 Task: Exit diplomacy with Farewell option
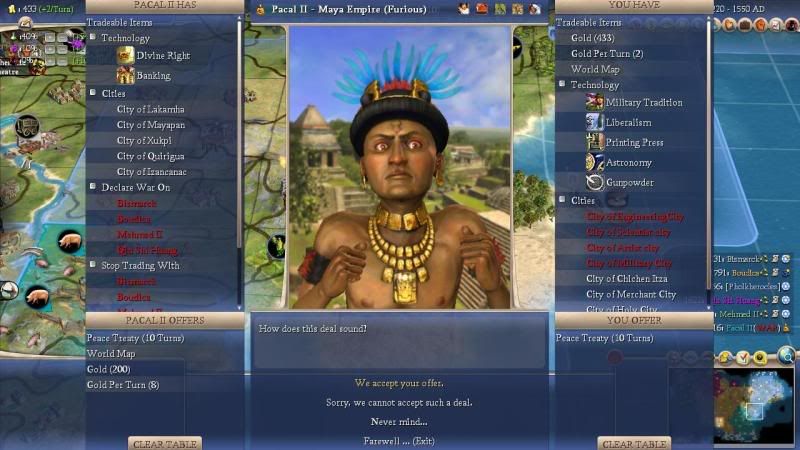[x=399, y=440]
